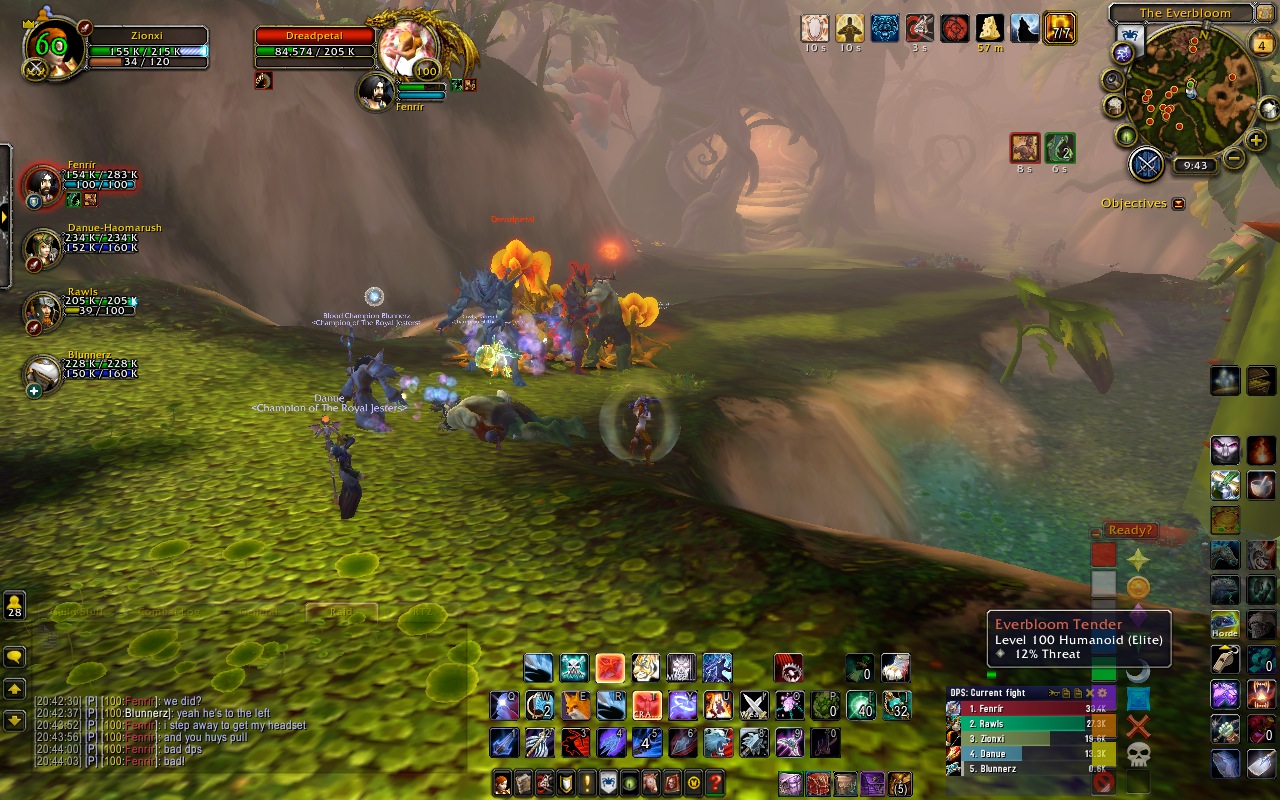Open the character info micro button

(502, 783)
